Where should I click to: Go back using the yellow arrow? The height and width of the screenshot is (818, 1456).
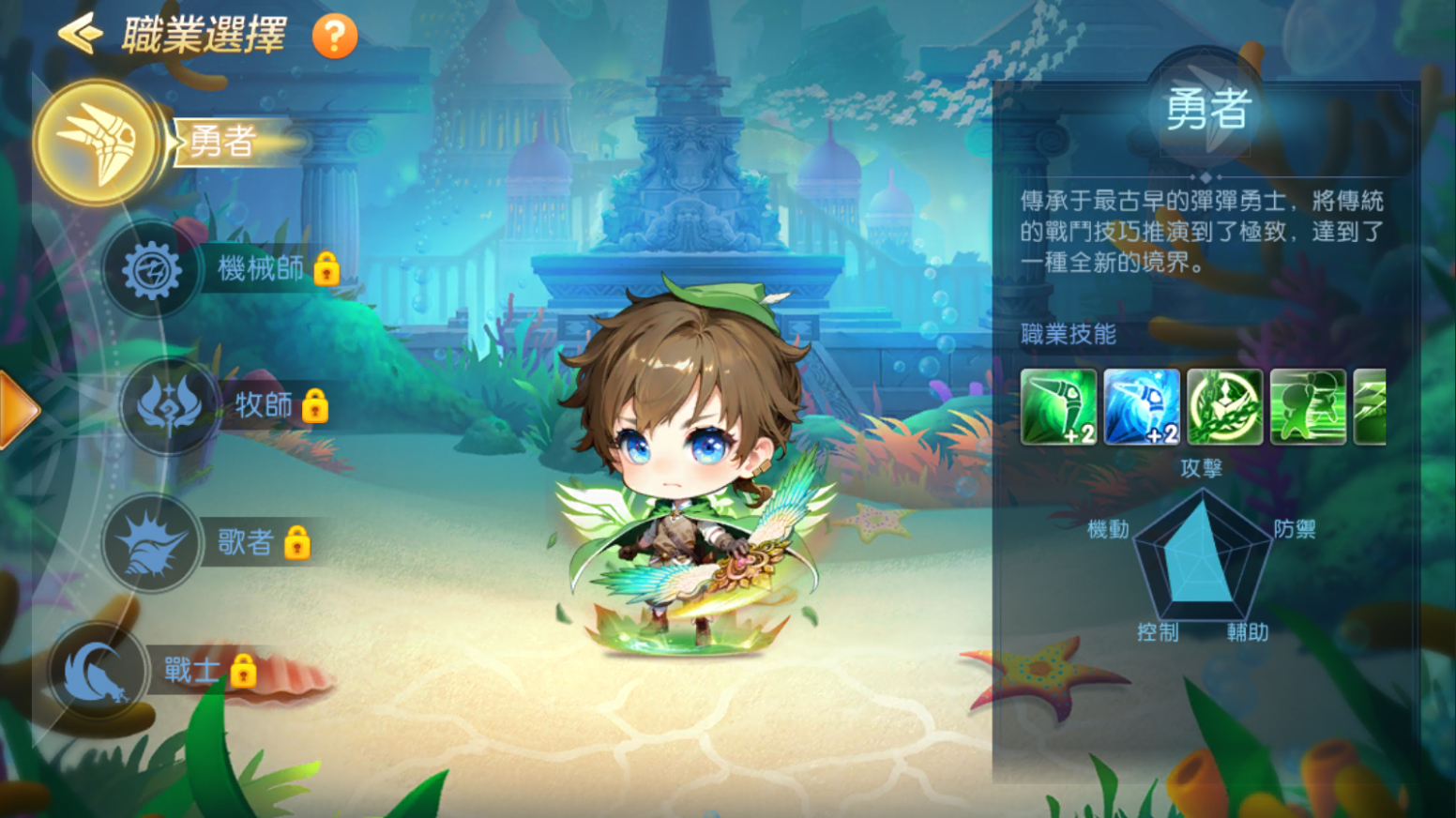tap(80, 35)
